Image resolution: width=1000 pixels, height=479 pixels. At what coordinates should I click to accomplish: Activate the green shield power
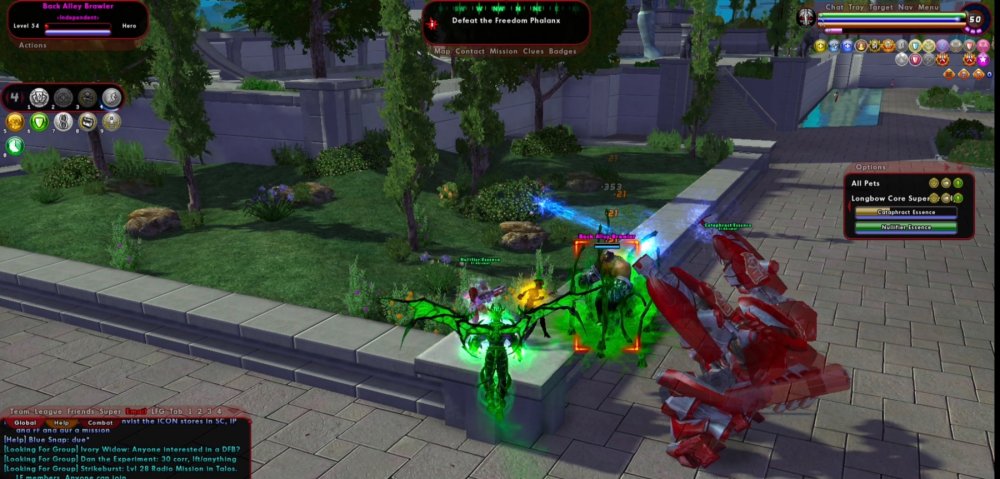point(39,122)
